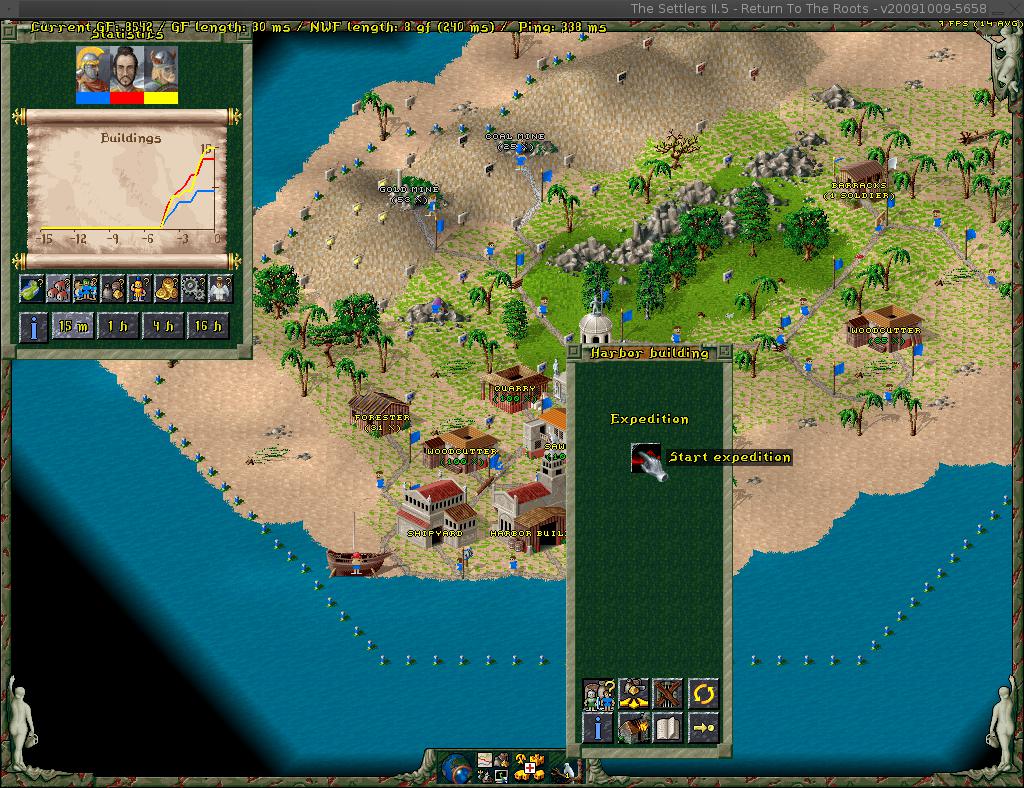This screenshot has height=788, width=1024.
Task: Show the 15 m statistics timeframe
Action: click(72, 326)
